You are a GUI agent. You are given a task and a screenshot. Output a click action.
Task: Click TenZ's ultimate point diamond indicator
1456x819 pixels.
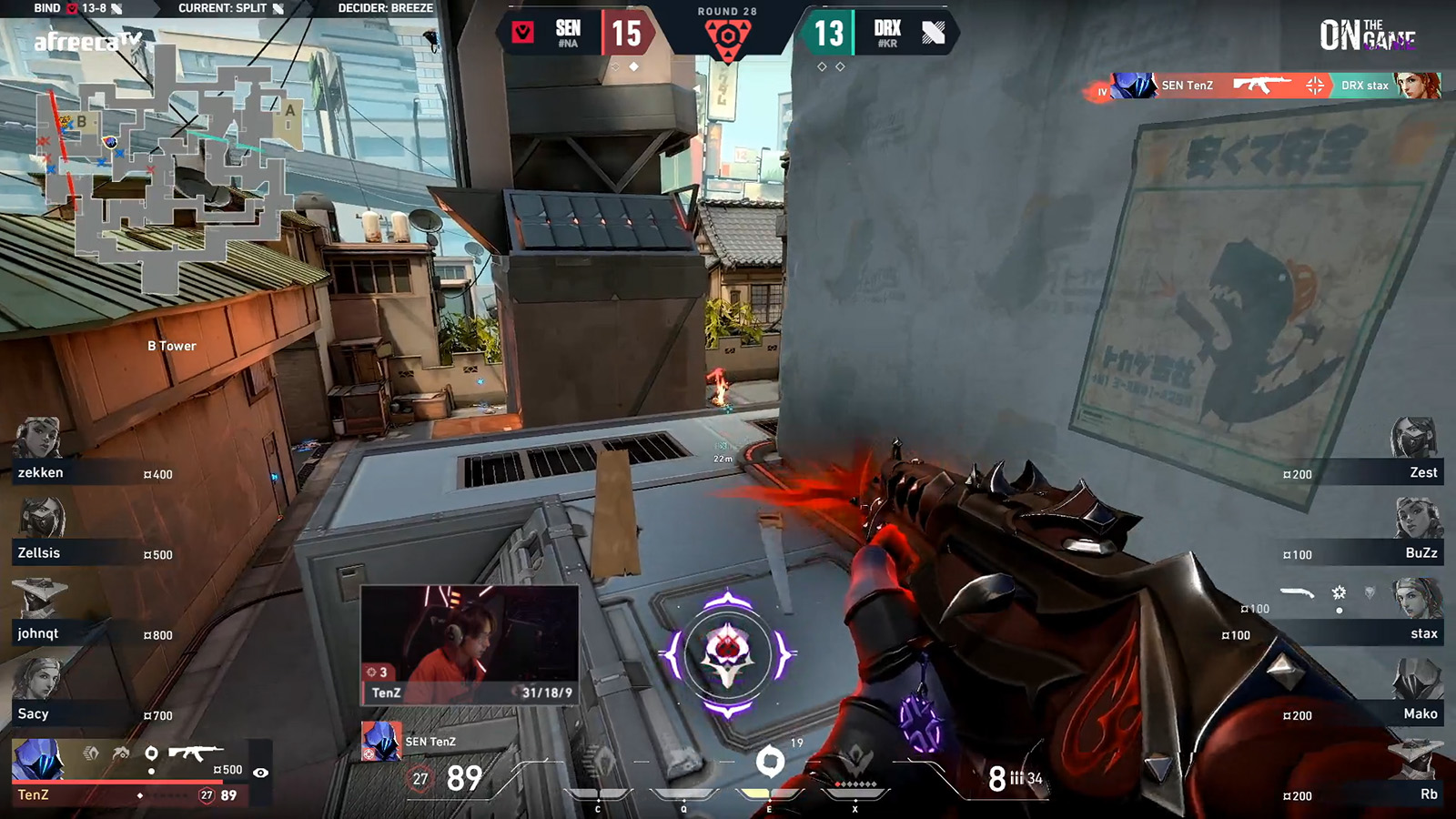140,795
